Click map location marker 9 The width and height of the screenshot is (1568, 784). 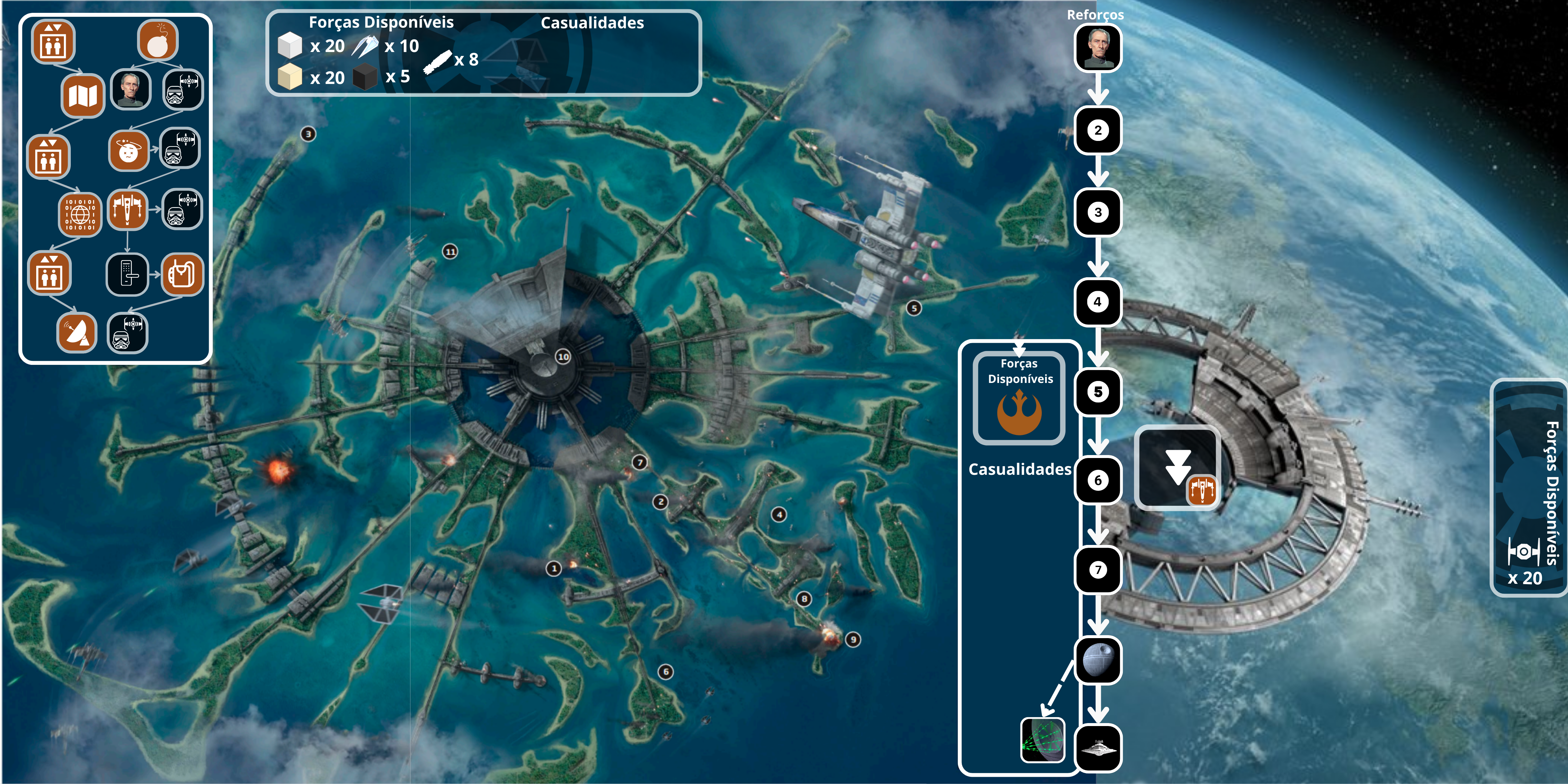click(853, 639)
